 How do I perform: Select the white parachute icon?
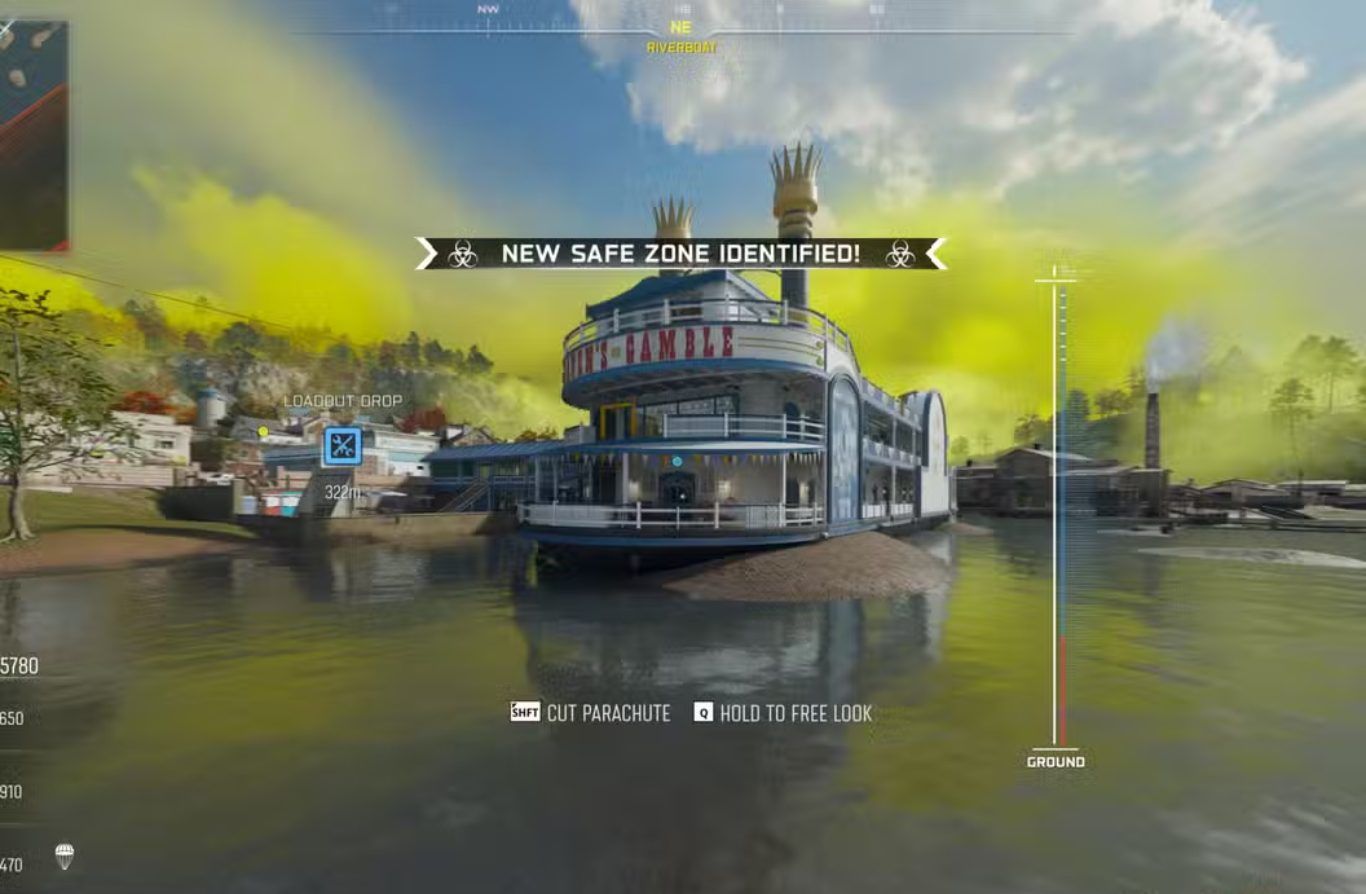[64, 856]
